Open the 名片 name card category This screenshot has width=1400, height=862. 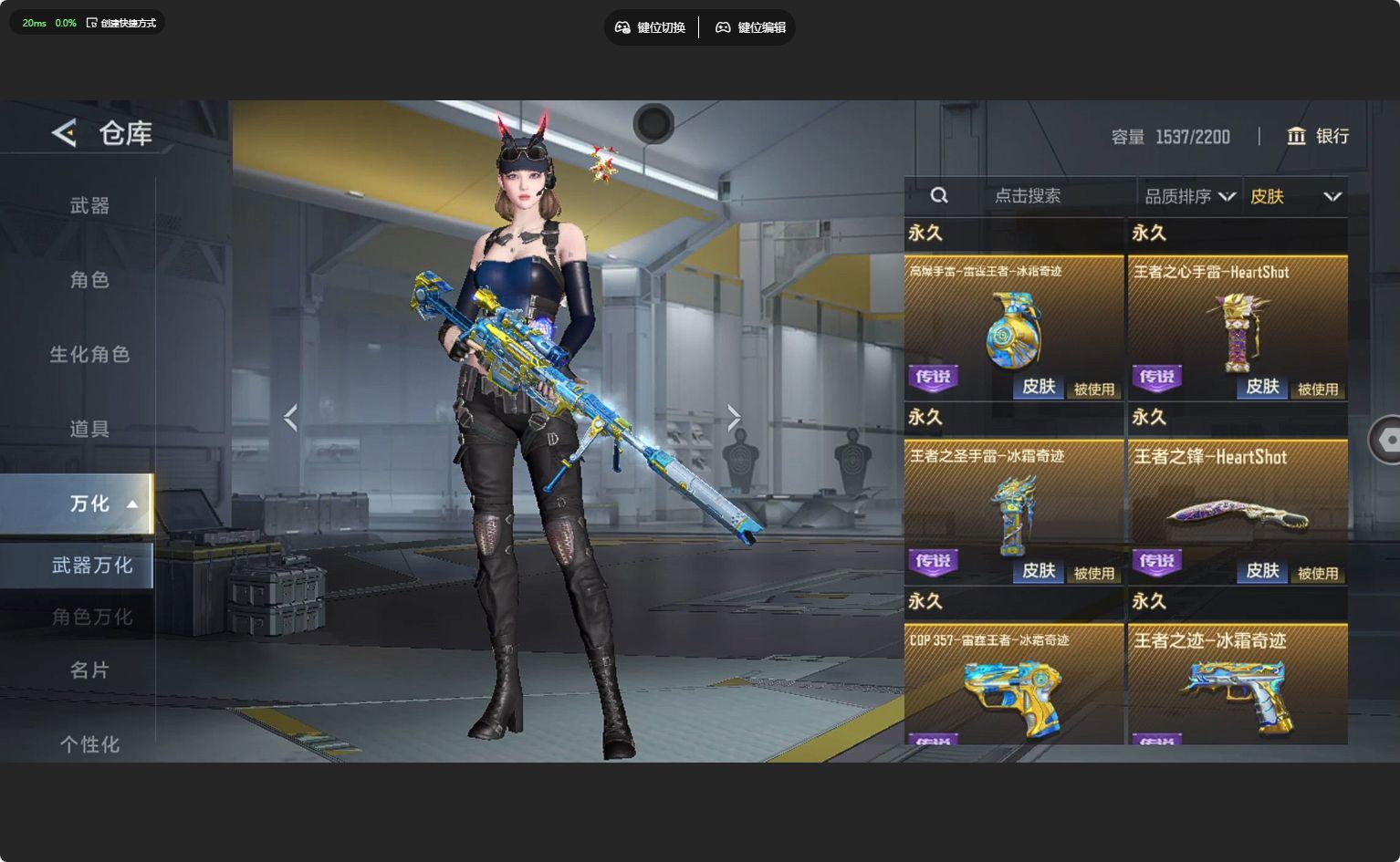[x=89, y=670]
